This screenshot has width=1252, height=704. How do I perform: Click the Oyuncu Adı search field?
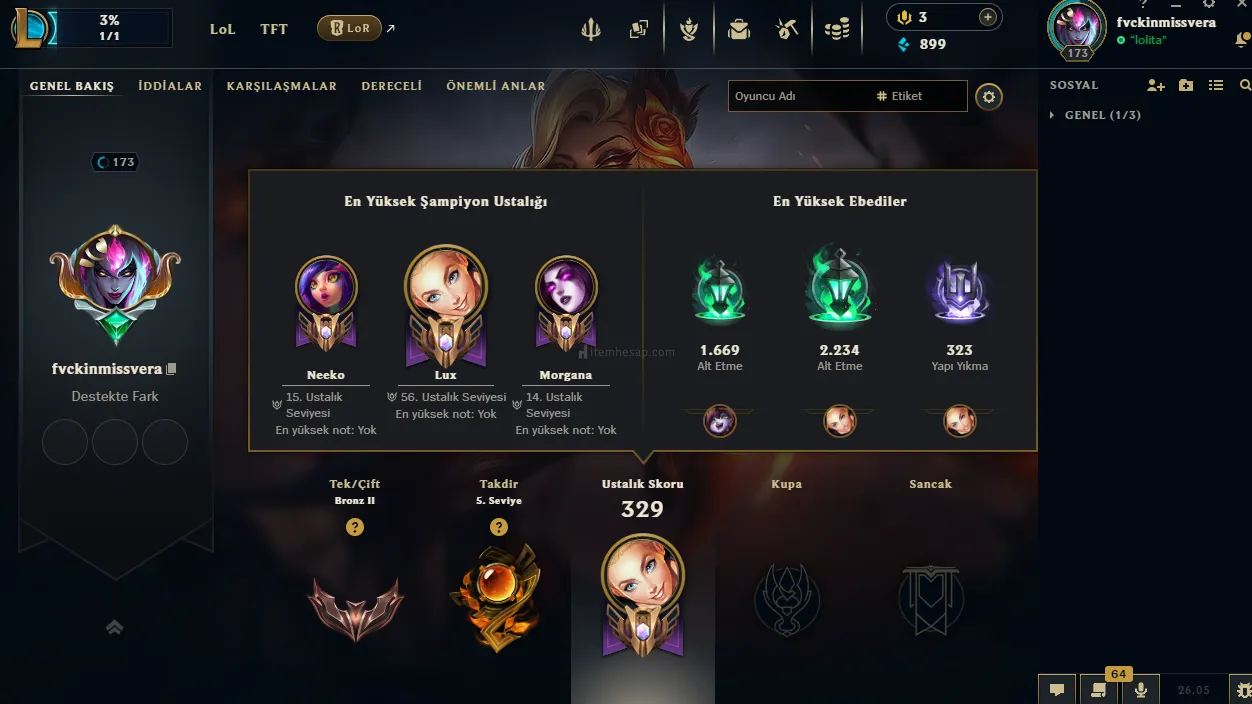click(800, 96)
